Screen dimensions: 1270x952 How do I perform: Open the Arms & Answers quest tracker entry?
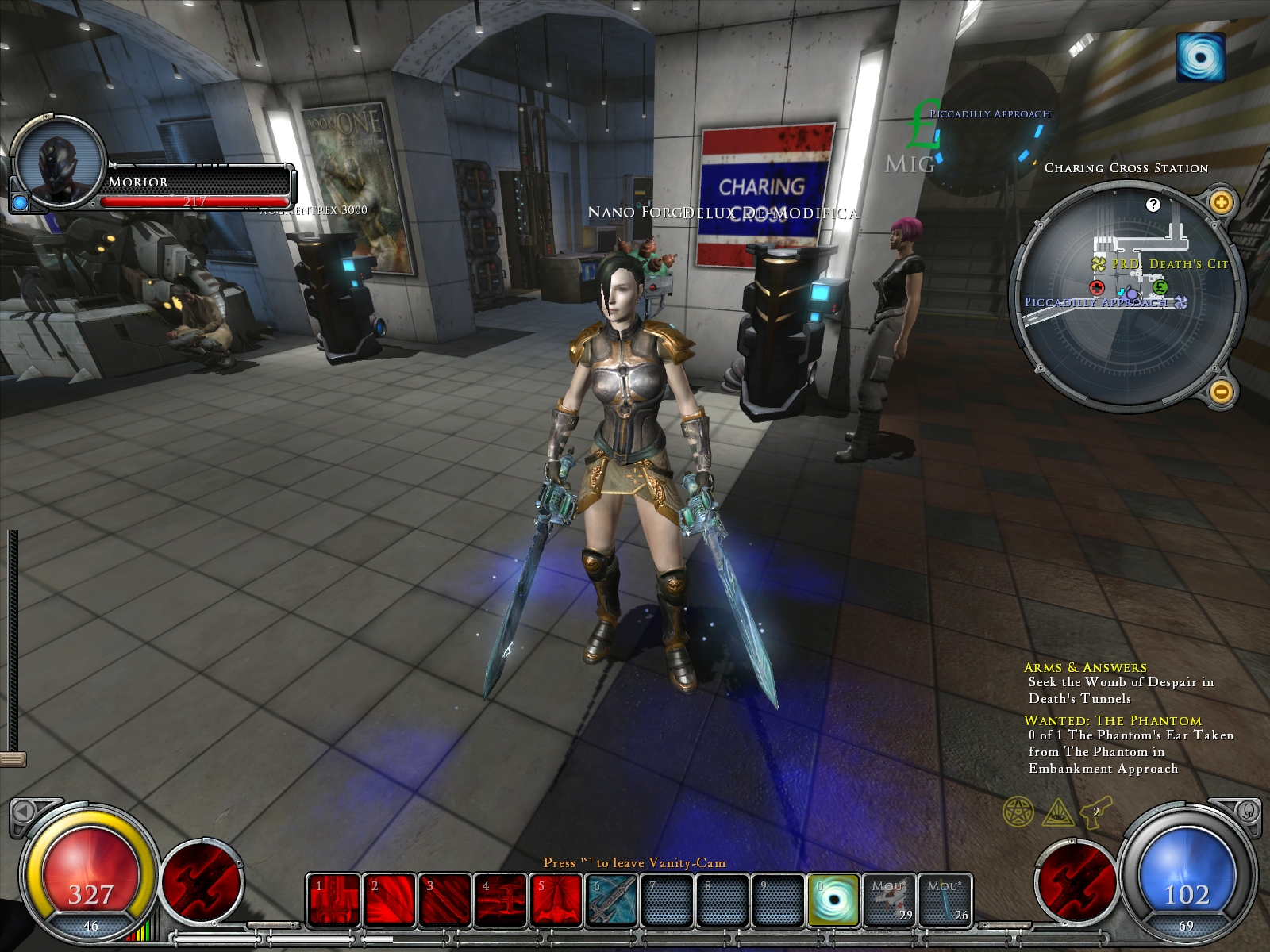1085,668
